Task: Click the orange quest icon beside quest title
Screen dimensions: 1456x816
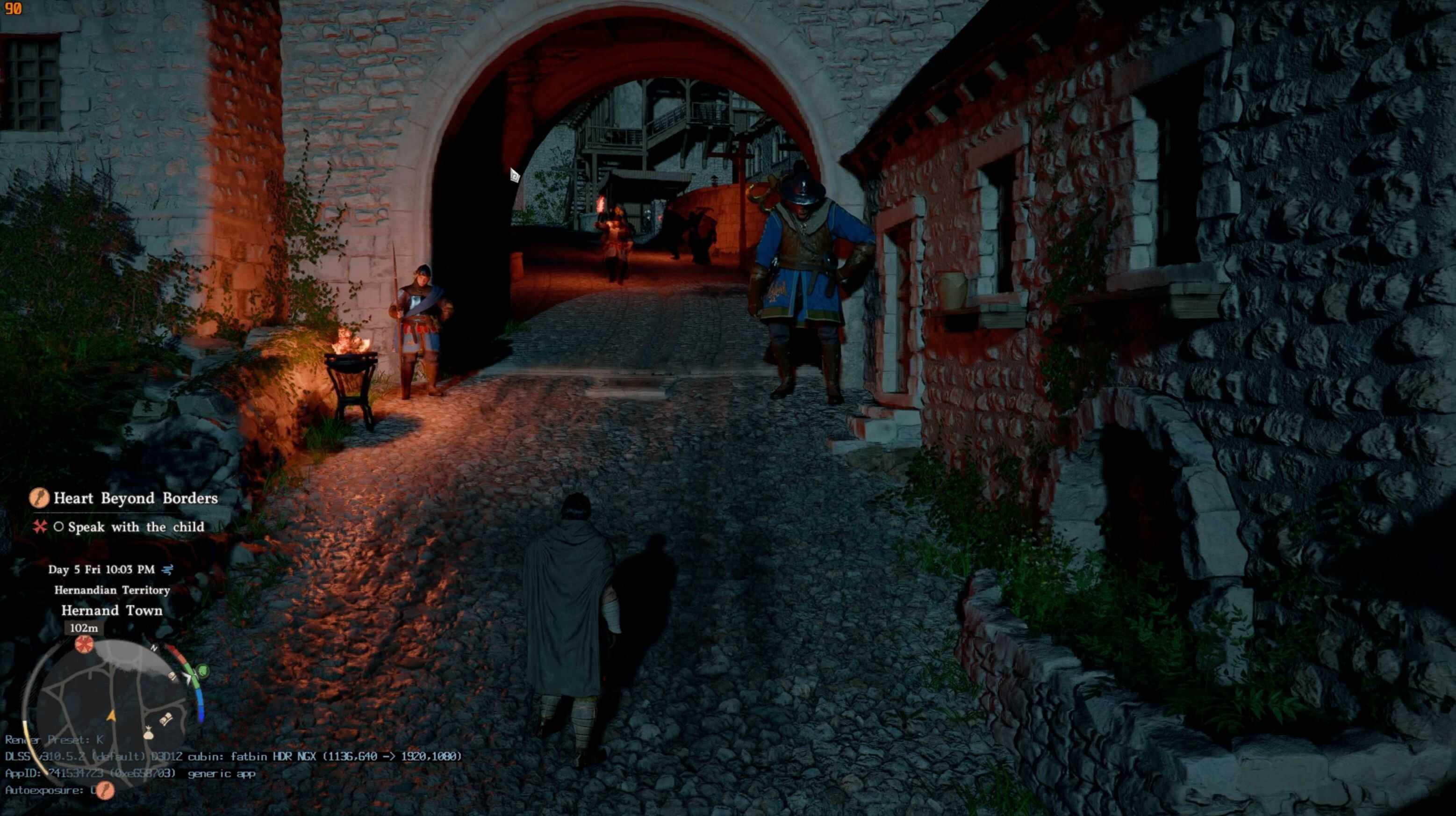Action: (39, 498)
